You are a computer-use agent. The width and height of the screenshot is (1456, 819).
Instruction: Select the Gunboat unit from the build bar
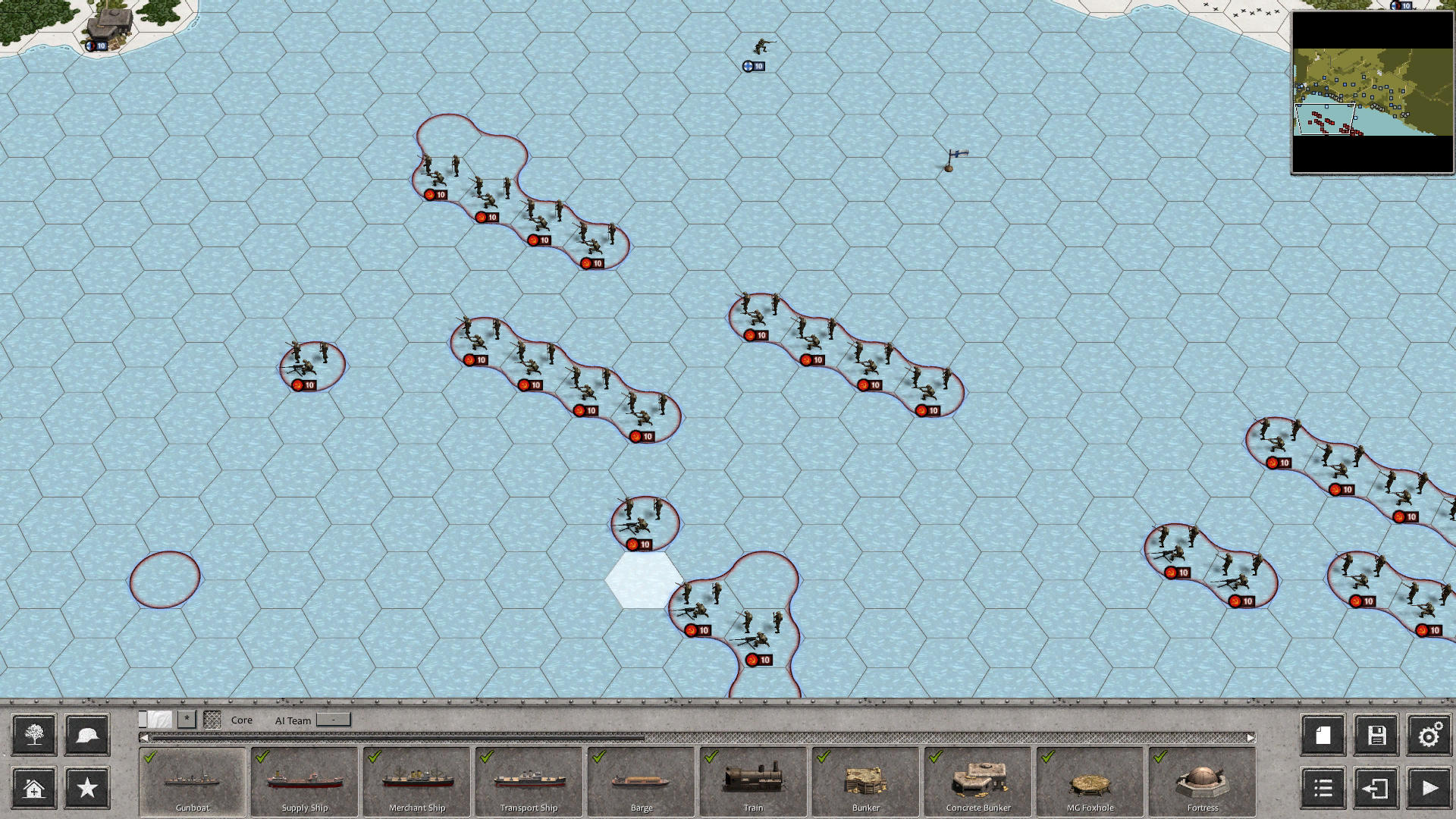click(x=191, y=781)
